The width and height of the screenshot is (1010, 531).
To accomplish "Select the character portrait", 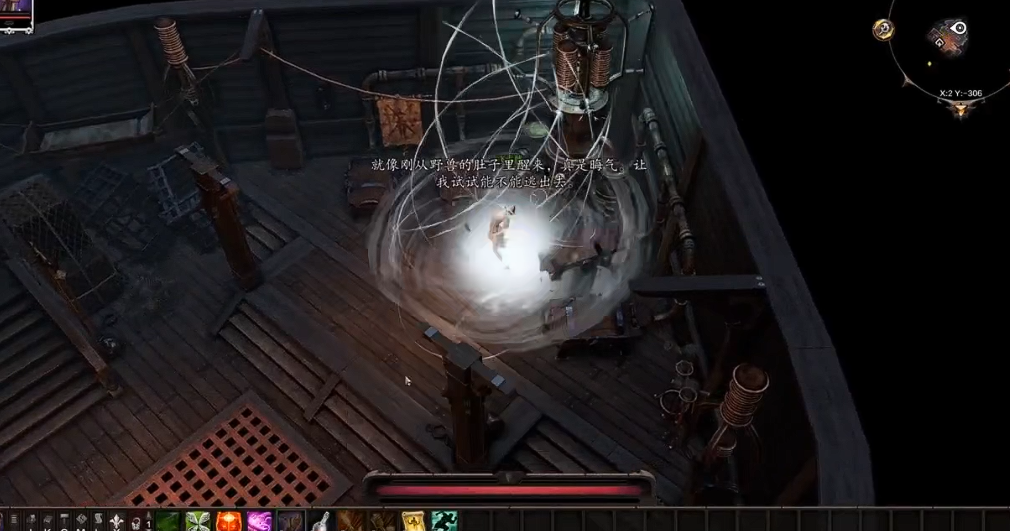I will 17,13.
